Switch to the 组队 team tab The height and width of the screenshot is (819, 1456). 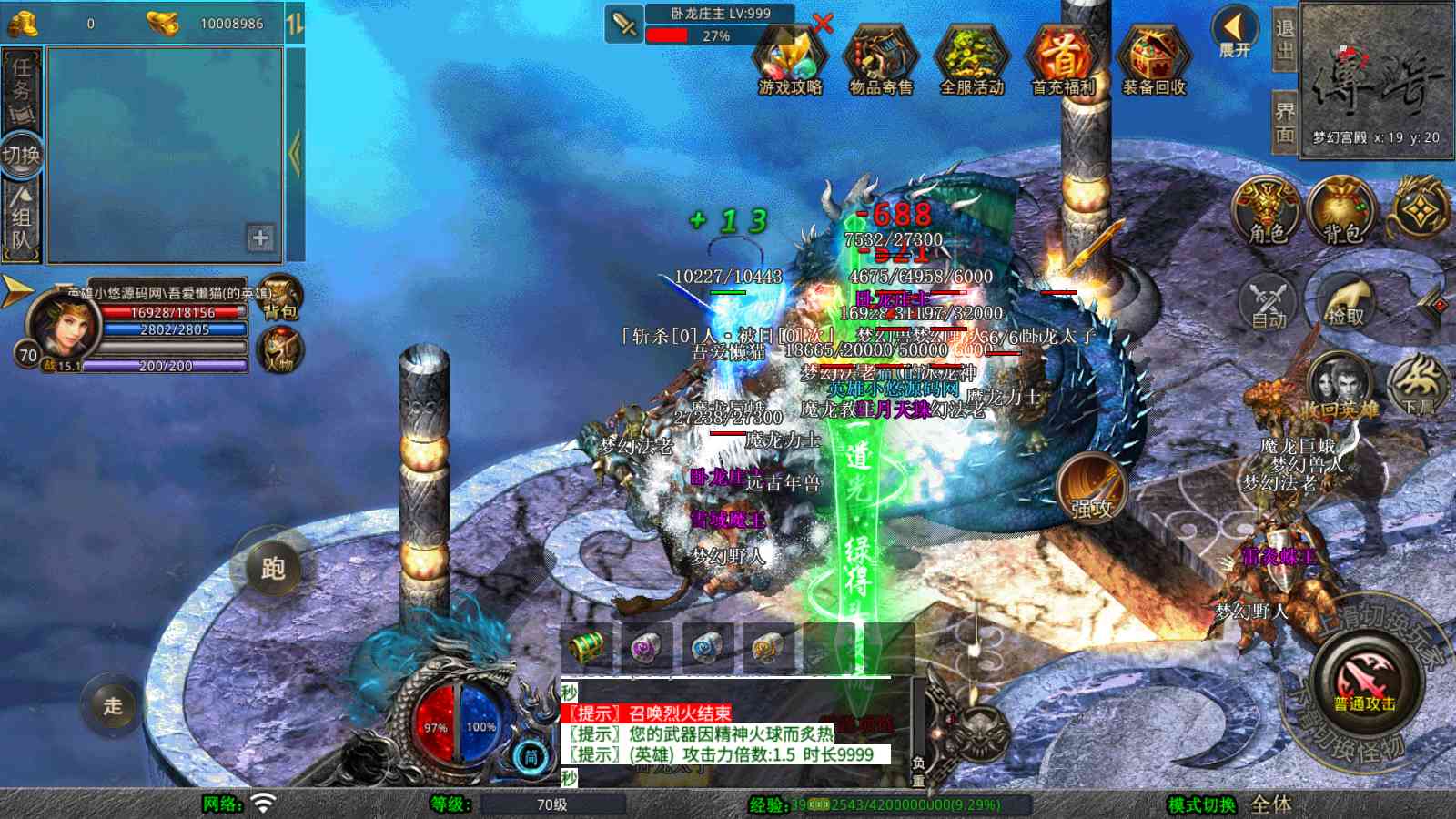(22, 218)
